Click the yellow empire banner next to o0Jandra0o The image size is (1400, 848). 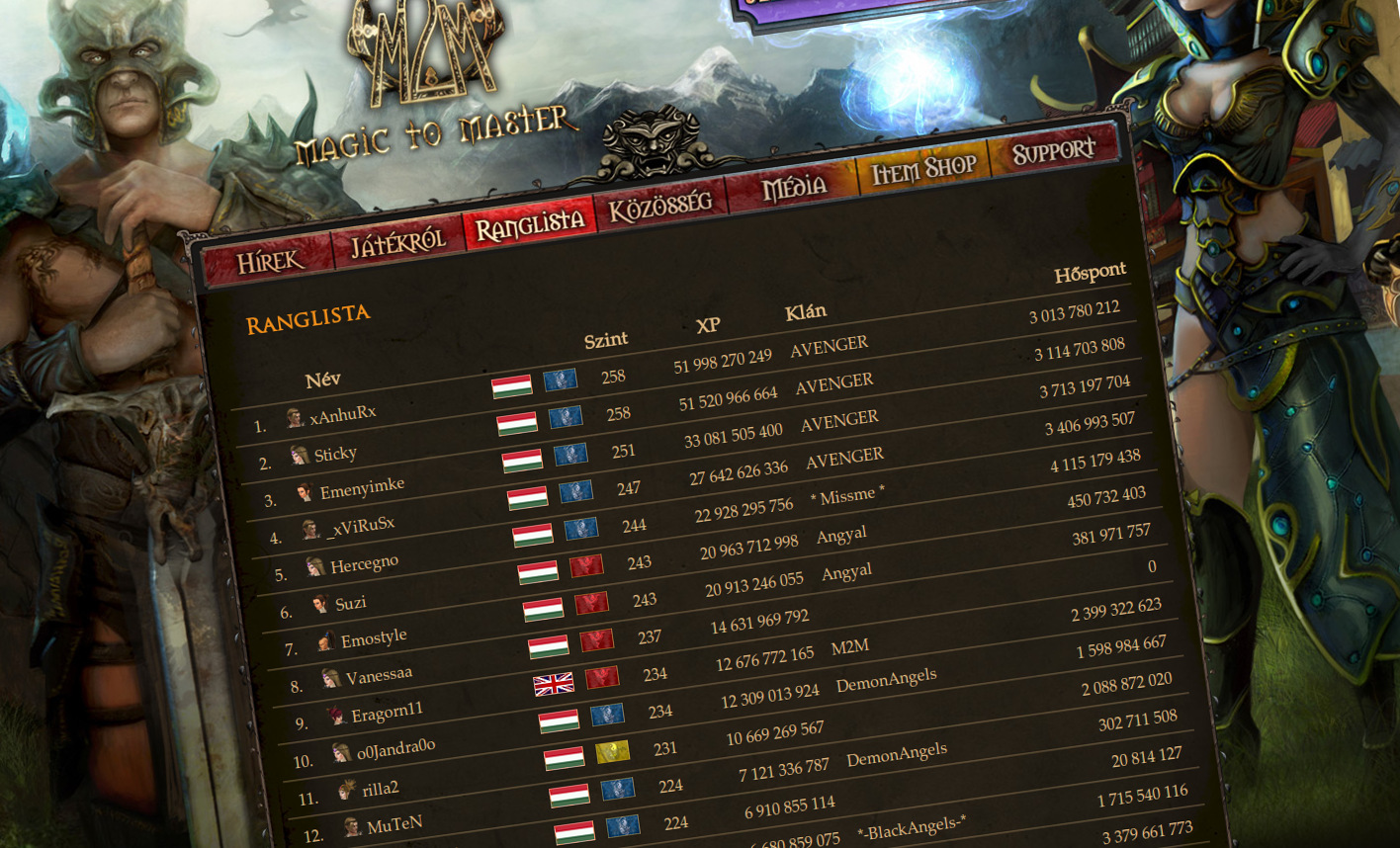[x=612, y=752]
